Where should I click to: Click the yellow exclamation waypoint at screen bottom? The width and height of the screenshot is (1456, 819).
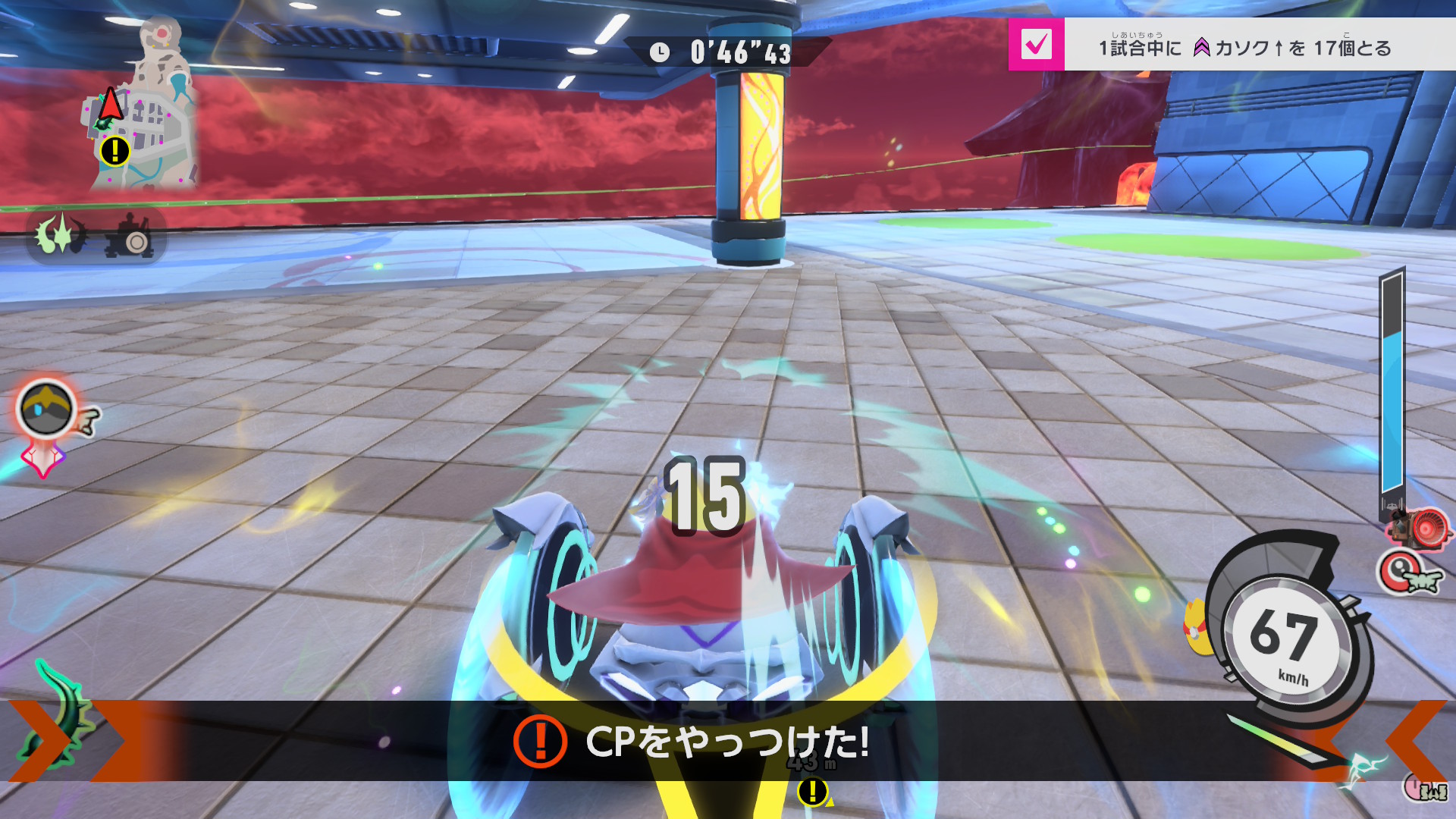coord(812,792)
